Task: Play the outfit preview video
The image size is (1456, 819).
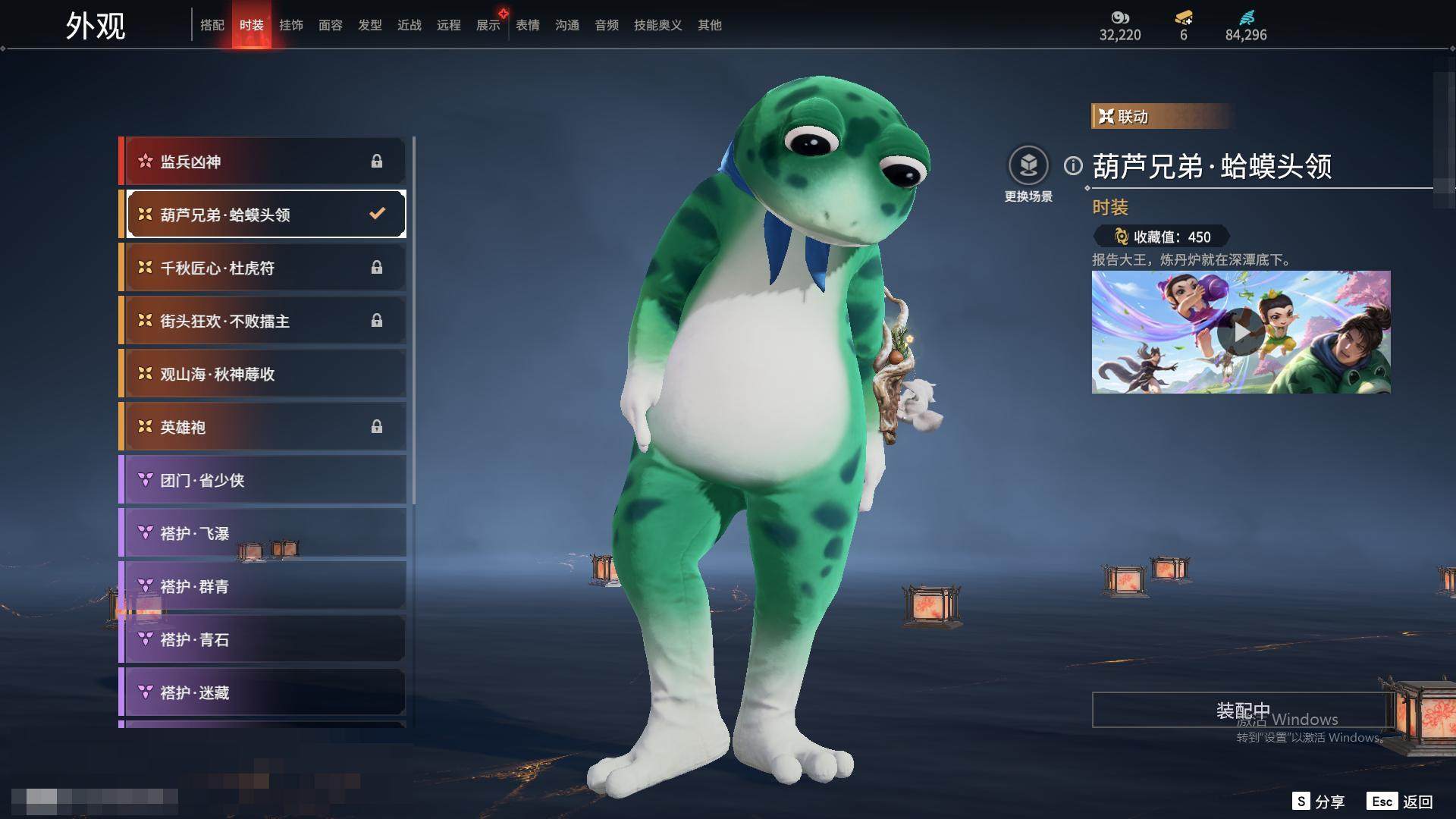Action: 1241,332
